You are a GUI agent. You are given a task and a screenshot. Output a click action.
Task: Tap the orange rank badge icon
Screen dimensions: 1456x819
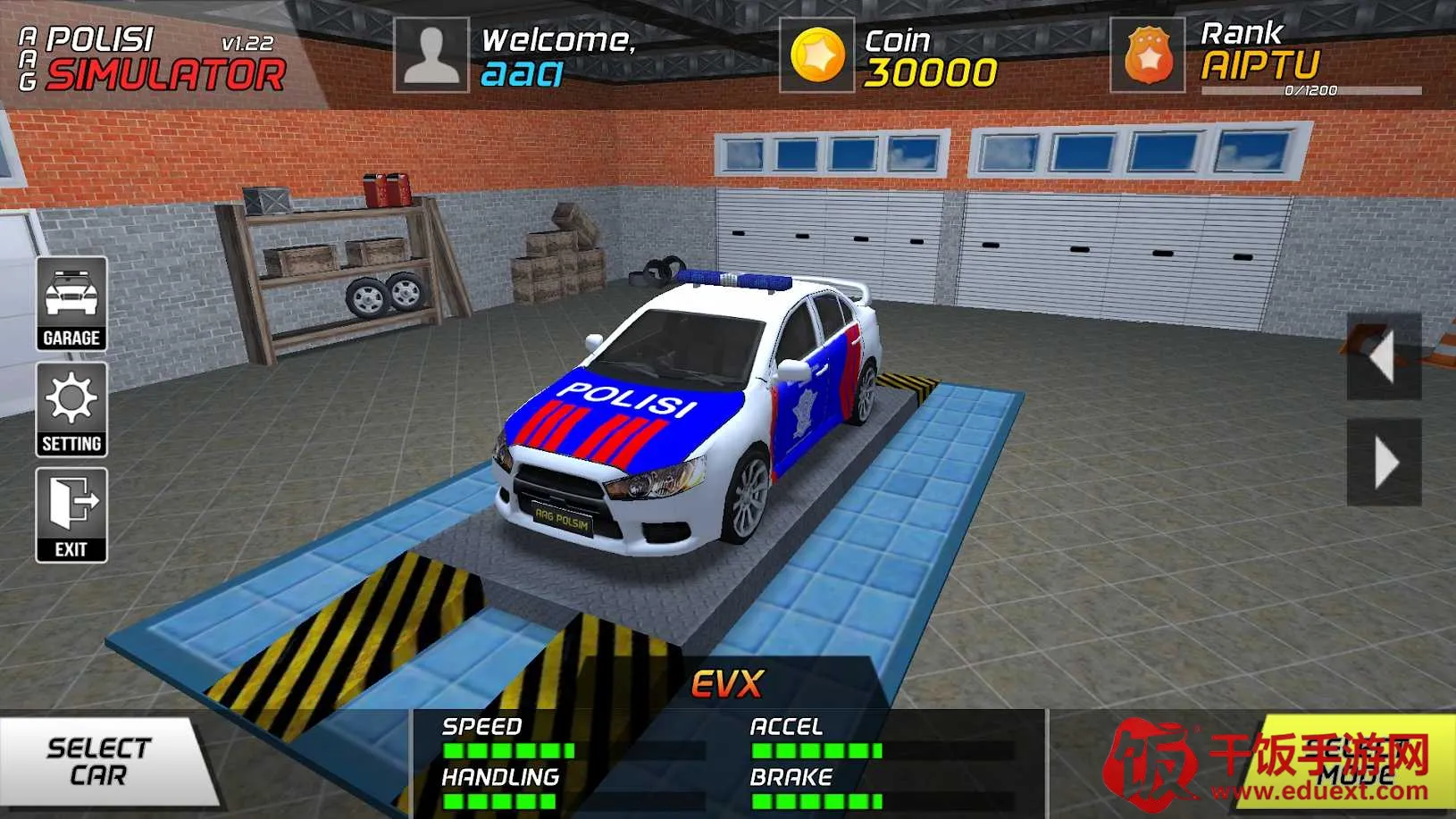tap(1148, 55)
